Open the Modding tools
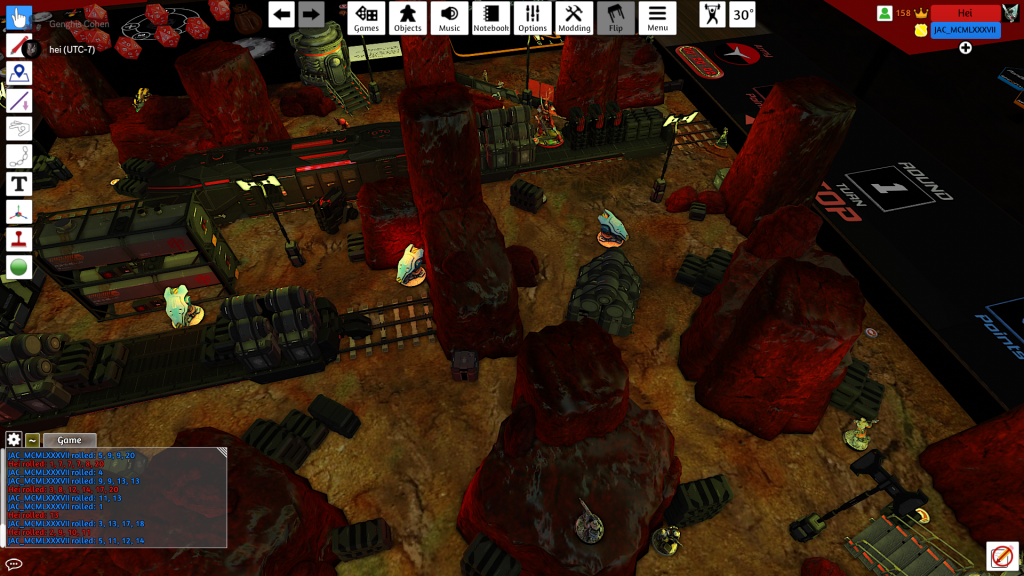 [574, 17]
